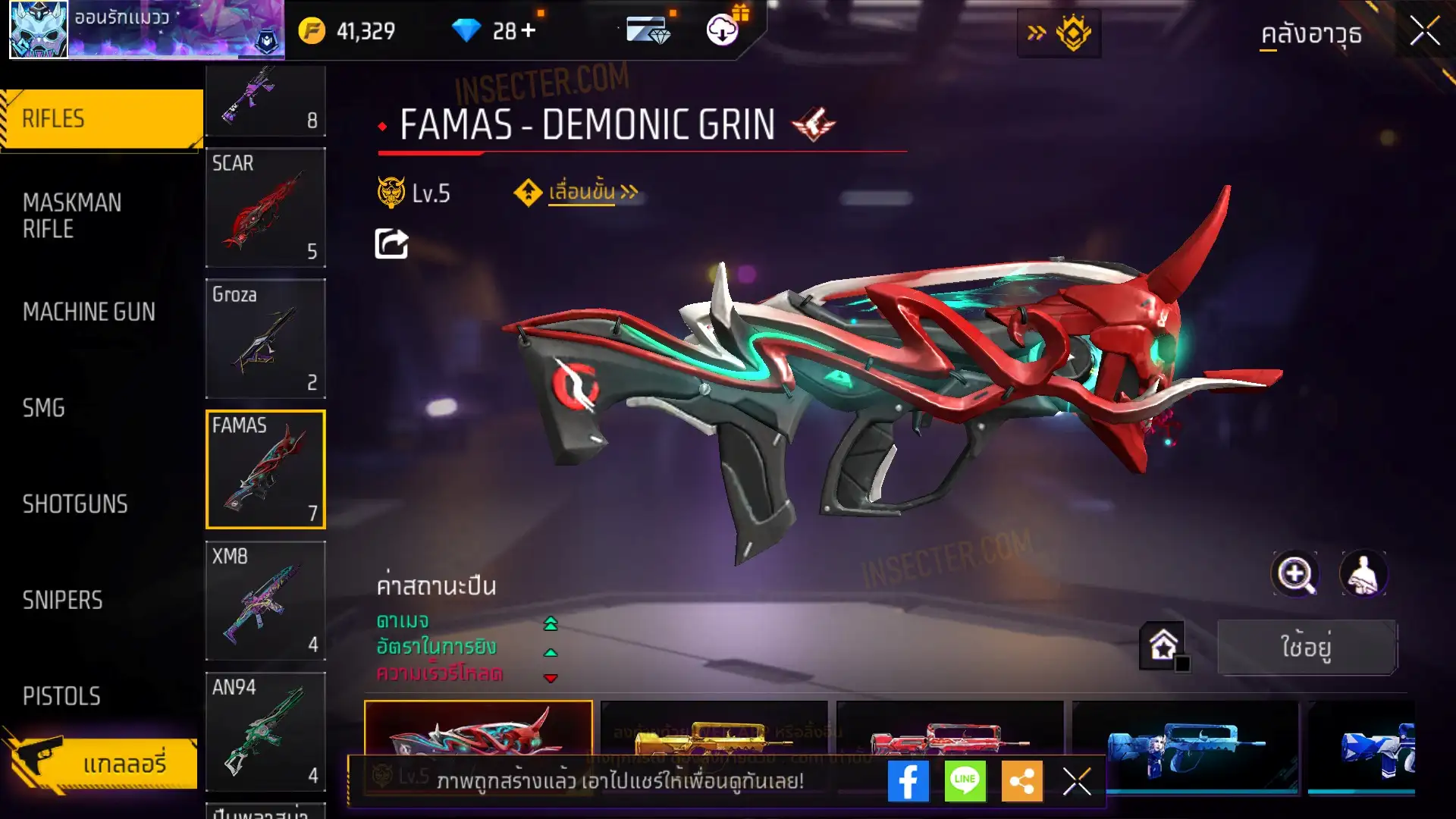Switch to SNIPERS category
Image resolution: width=1456 pixels, height=819 pixels.
(62, 601)
